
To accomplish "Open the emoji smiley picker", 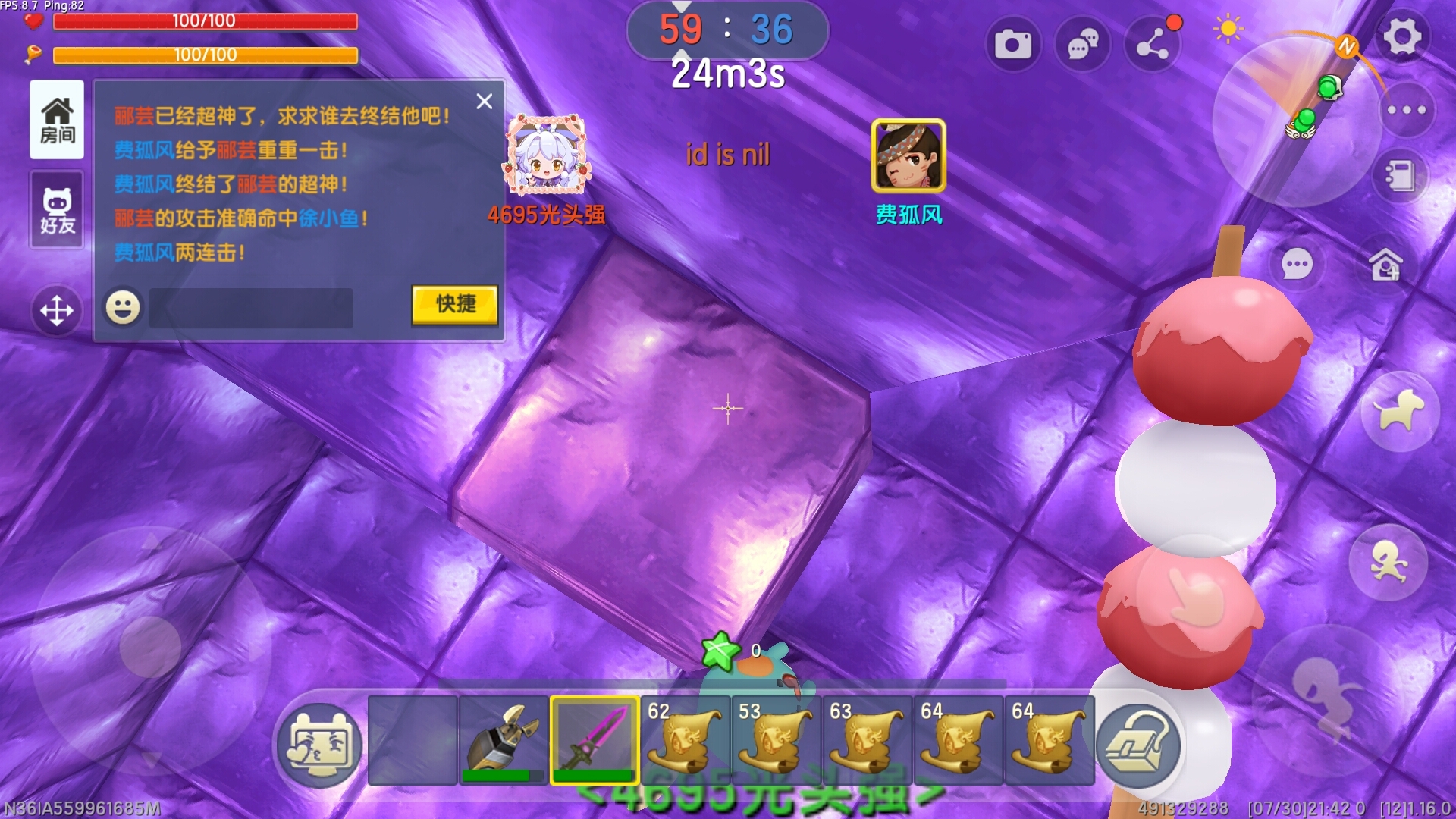I will point(123,308).
